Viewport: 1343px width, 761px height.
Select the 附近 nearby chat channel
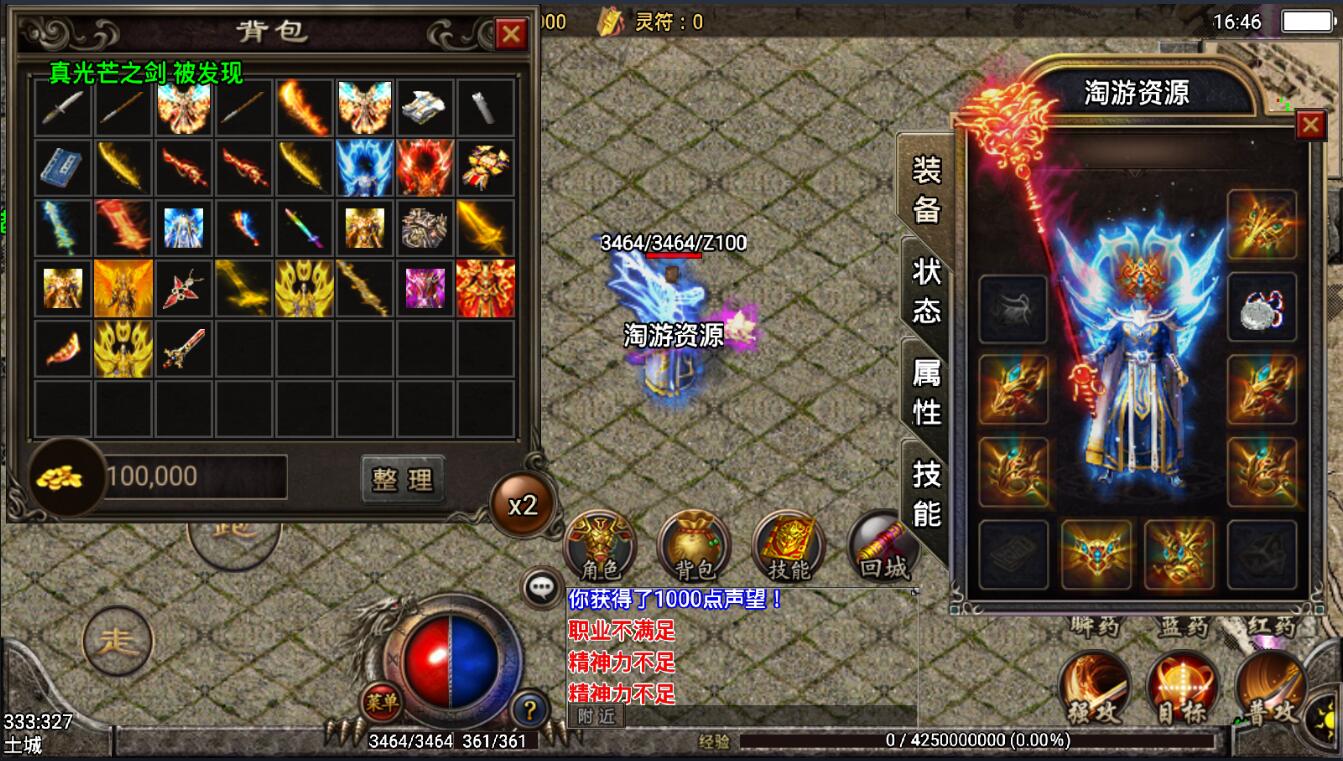595,716
